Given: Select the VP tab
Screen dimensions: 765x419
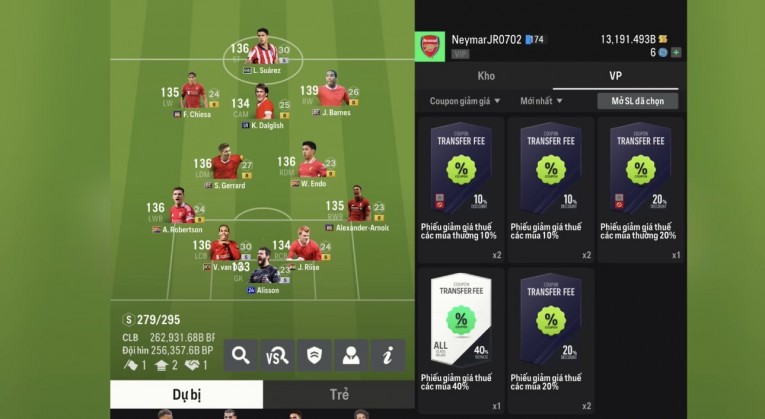Looking at the screenshot, I should click(x=616, y=76).
